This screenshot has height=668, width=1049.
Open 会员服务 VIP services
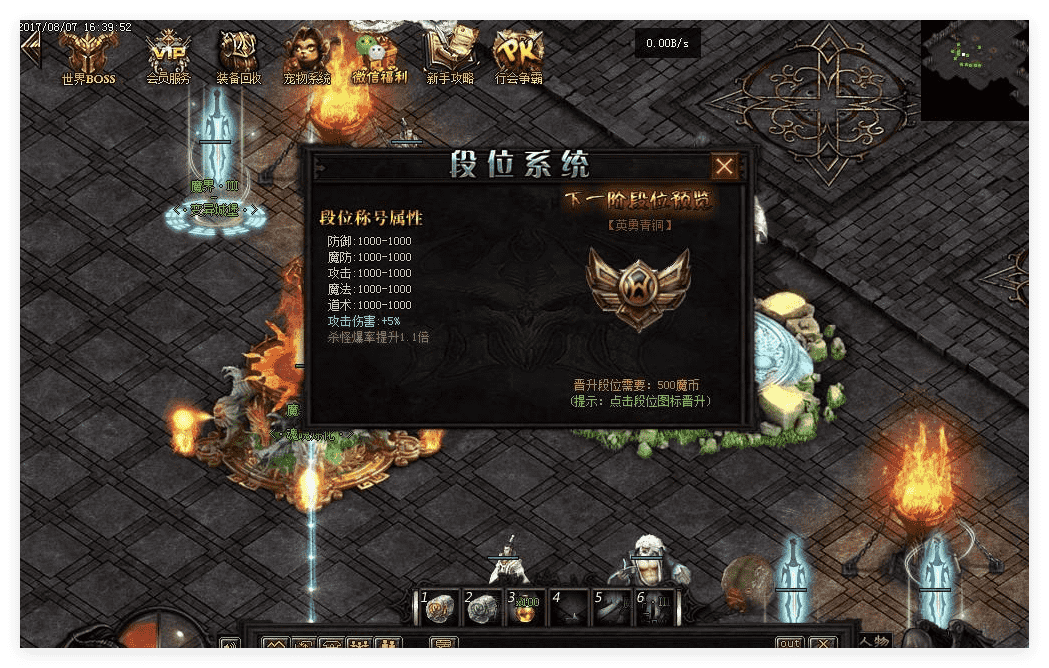[x=168, y=54]
